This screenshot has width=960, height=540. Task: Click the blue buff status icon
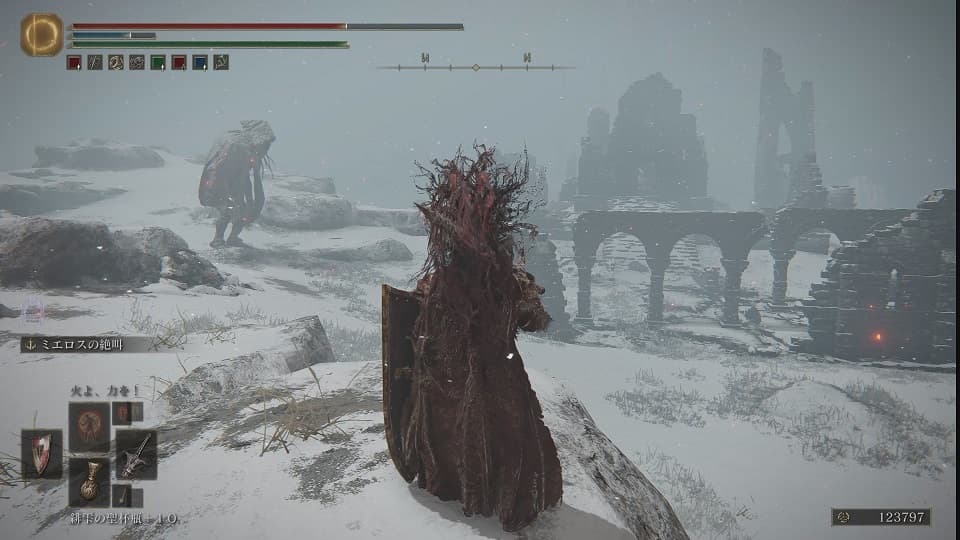point(200,62)
